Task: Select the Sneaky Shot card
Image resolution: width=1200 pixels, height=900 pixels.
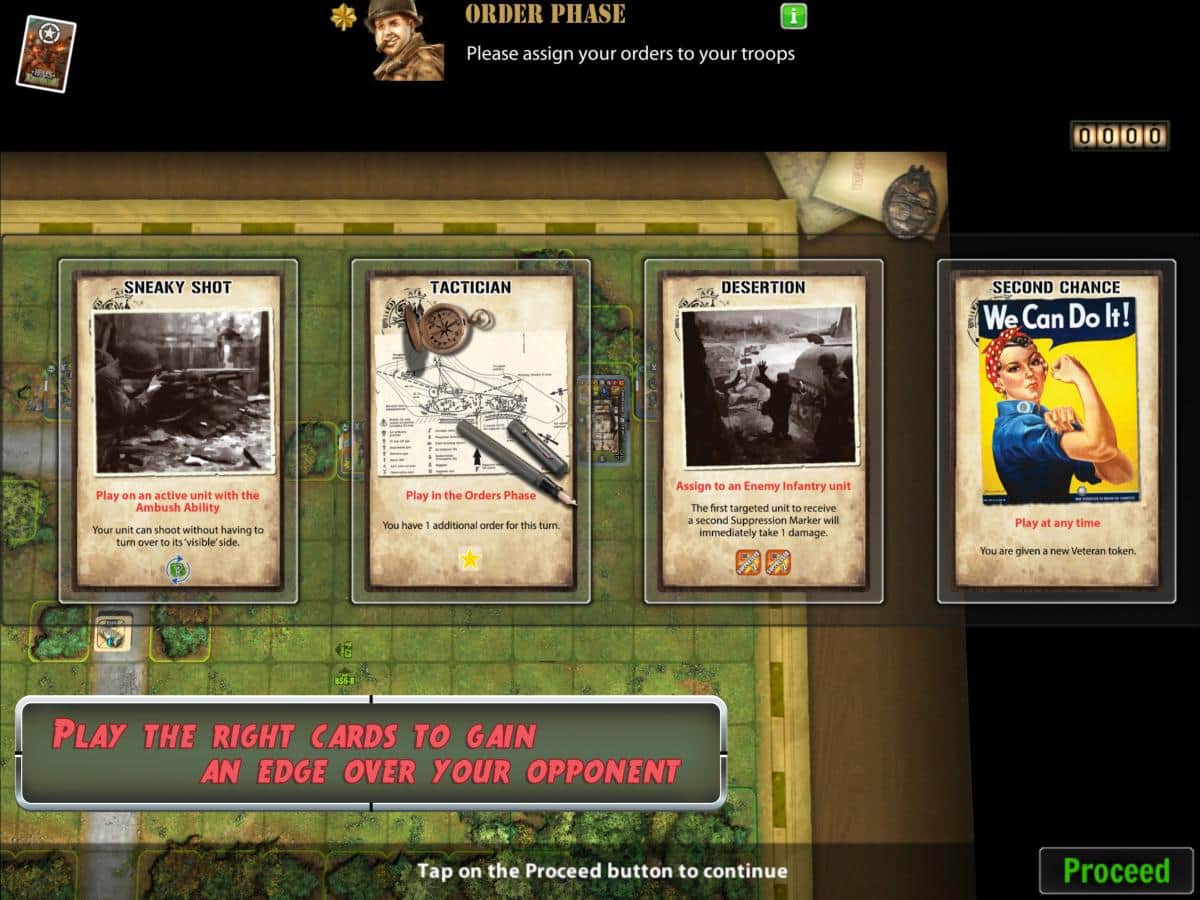Action: coord(178,431)
